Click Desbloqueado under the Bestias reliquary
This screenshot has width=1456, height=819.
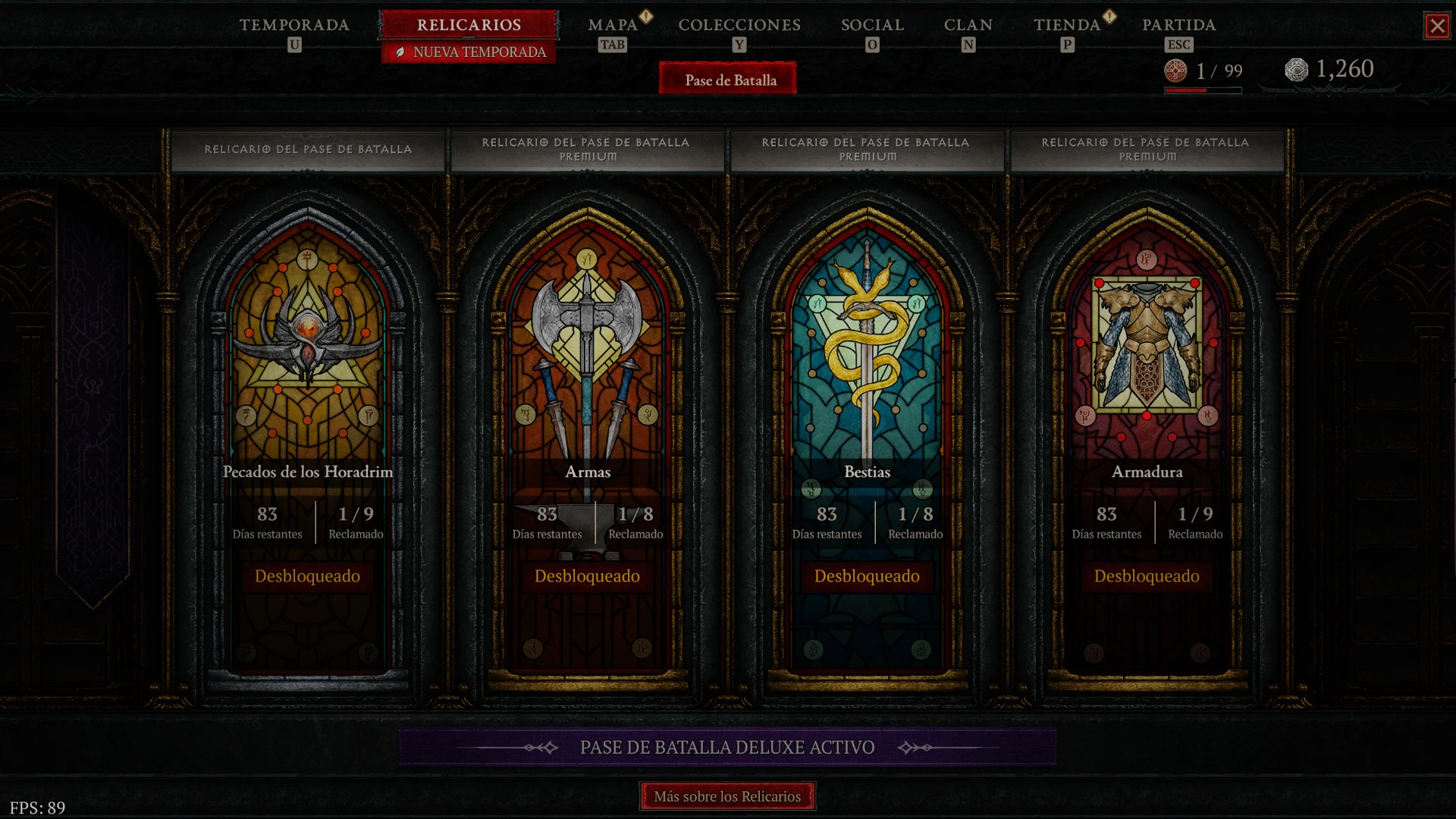click(867, 576)
